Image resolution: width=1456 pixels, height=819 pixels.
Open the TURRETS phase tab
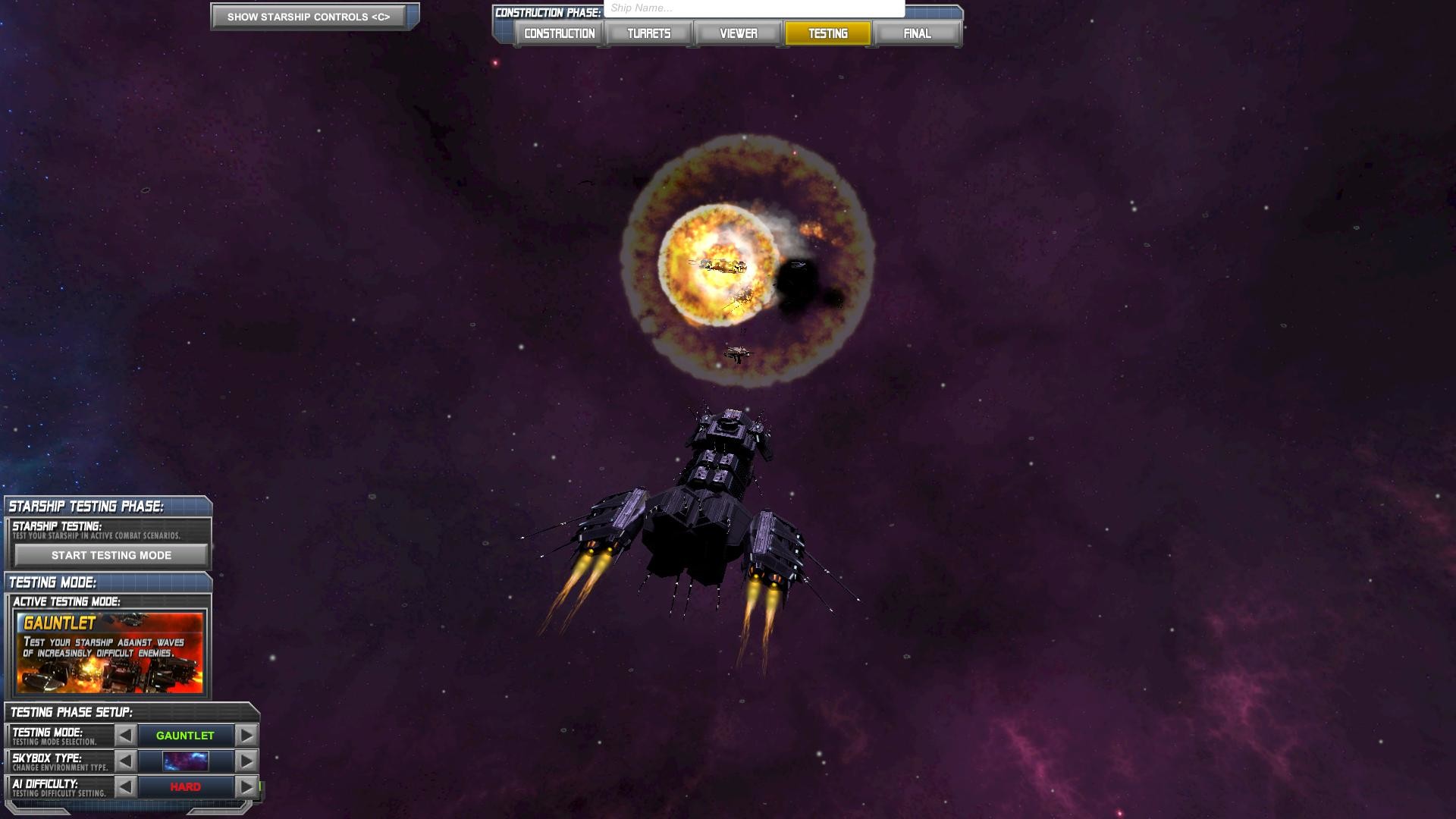(648, 33)
